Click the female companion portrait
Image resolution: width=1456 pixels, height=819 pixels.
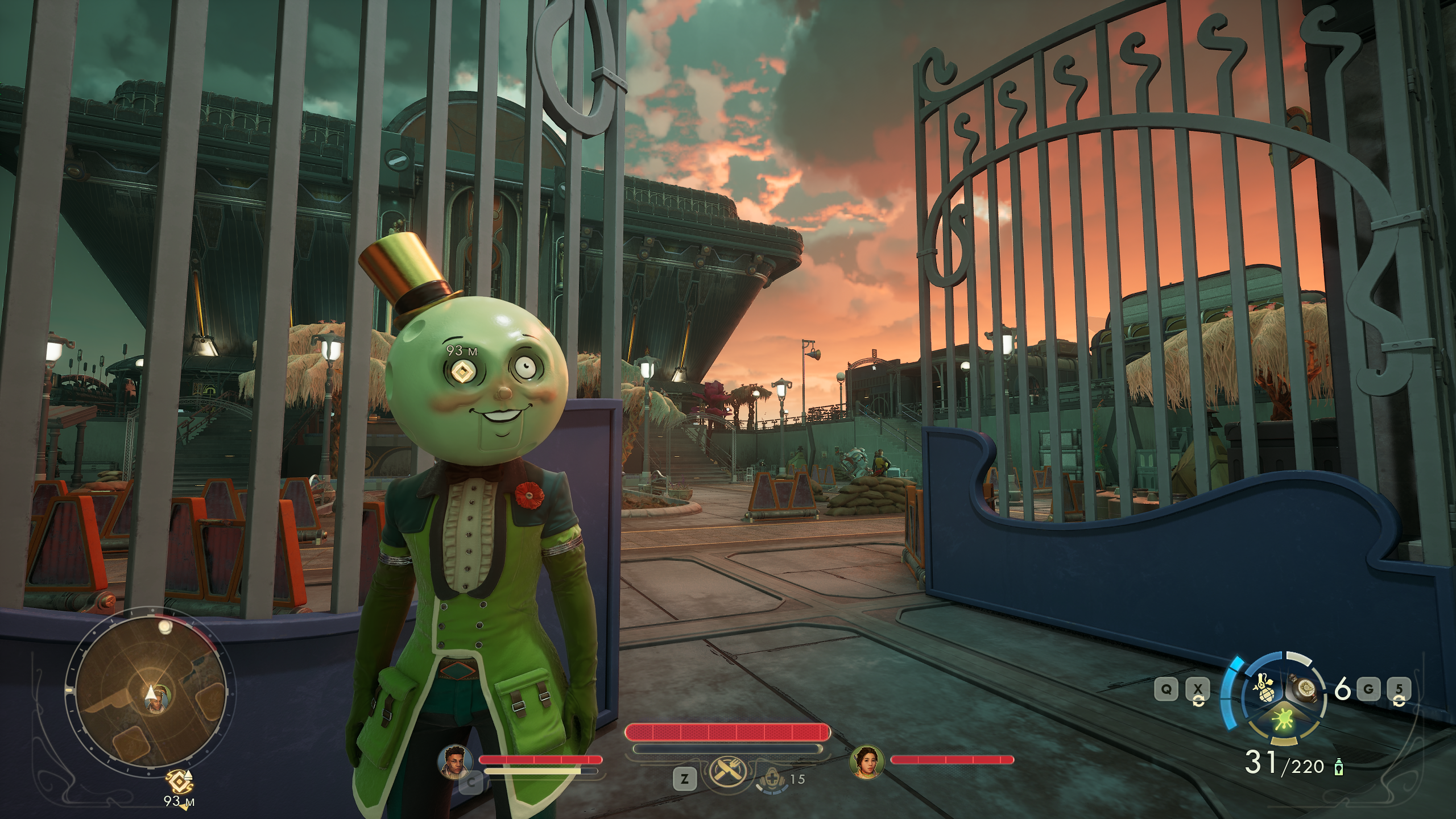point(866,760)
